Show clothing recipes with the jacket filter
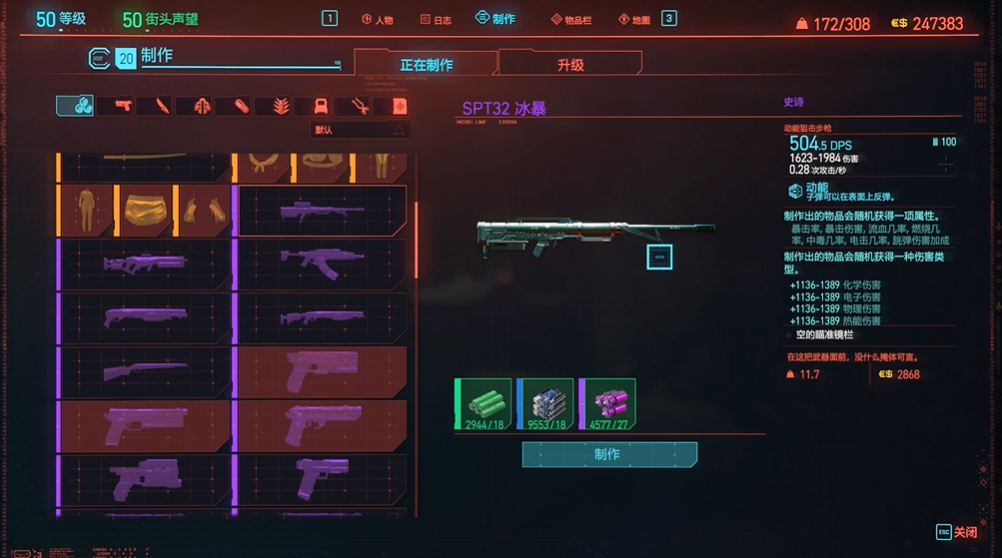The image size is (1002, 558). 202,106
